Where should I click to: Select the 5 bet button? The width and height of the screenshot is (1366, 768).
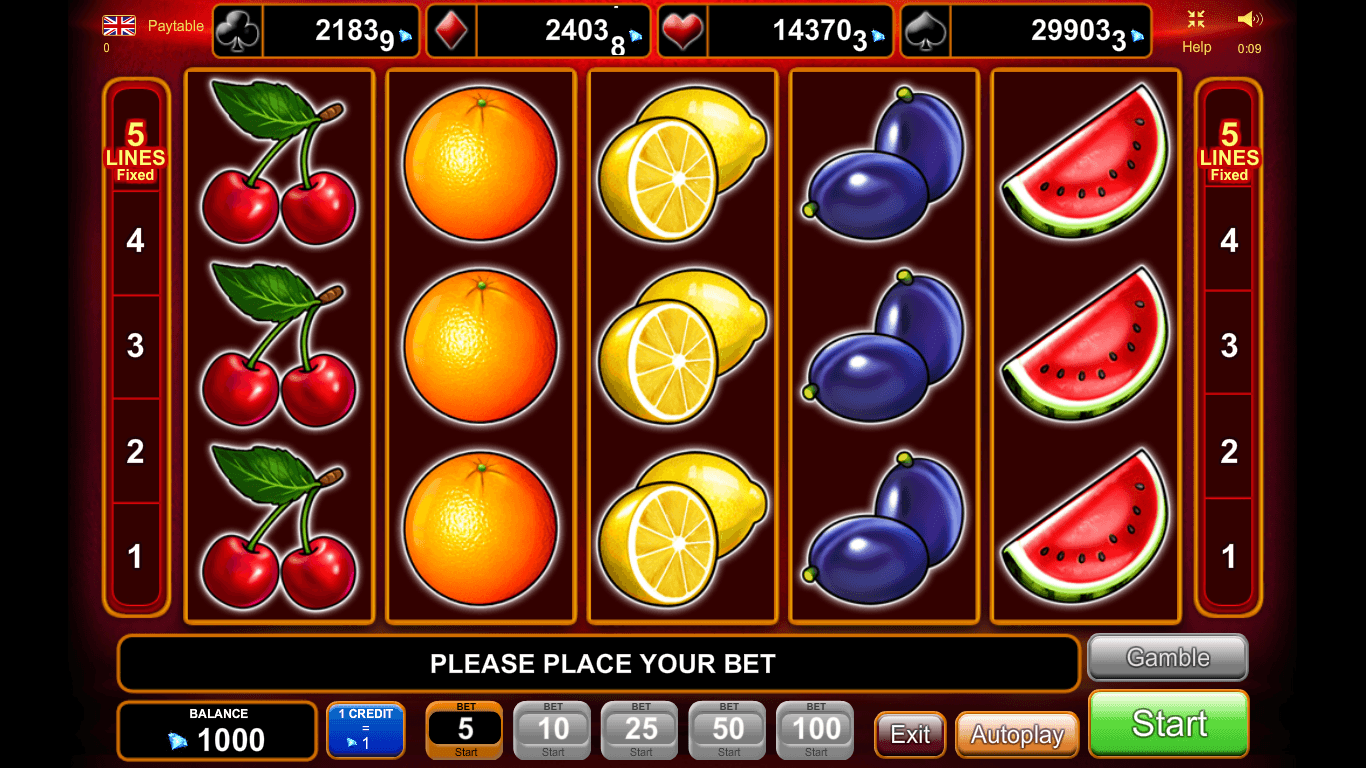pyautogui.click(x=465, y=730)
